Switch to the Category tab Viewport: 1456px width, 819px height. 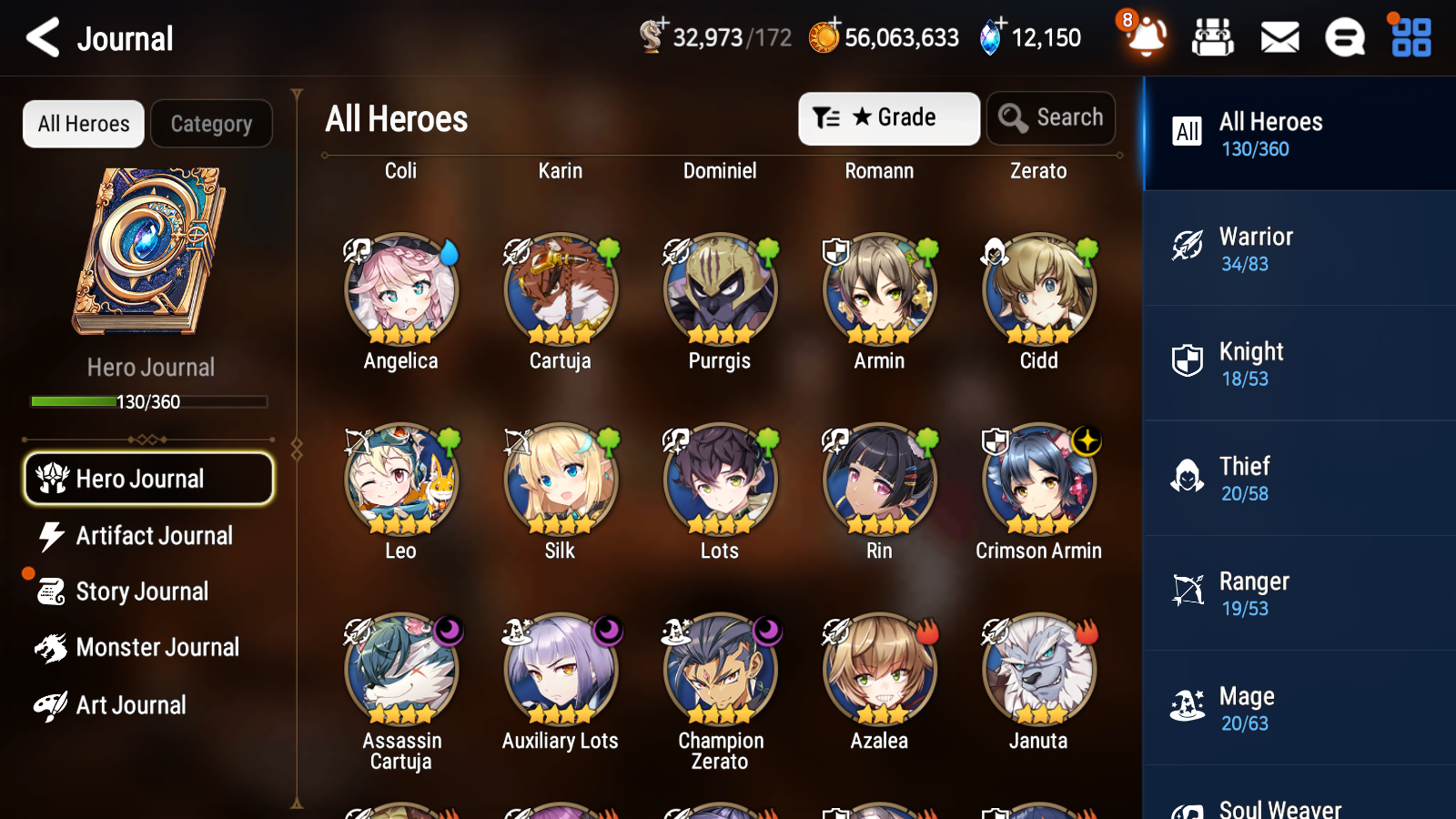click(211, 124)
